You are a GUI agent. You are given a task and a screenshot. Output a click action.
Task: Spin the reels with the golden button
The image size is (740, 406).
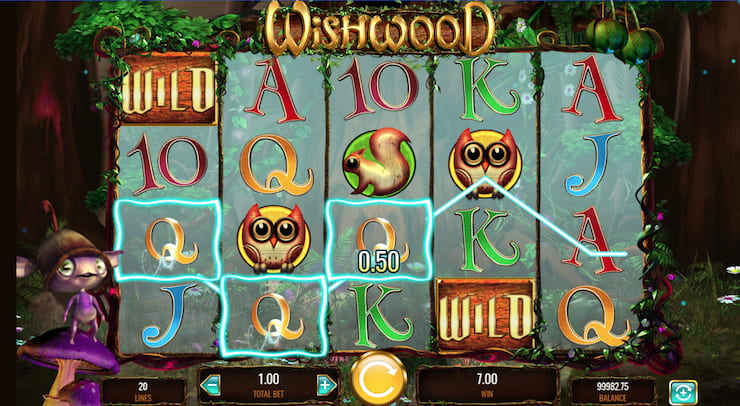click(x=379, y=379)
